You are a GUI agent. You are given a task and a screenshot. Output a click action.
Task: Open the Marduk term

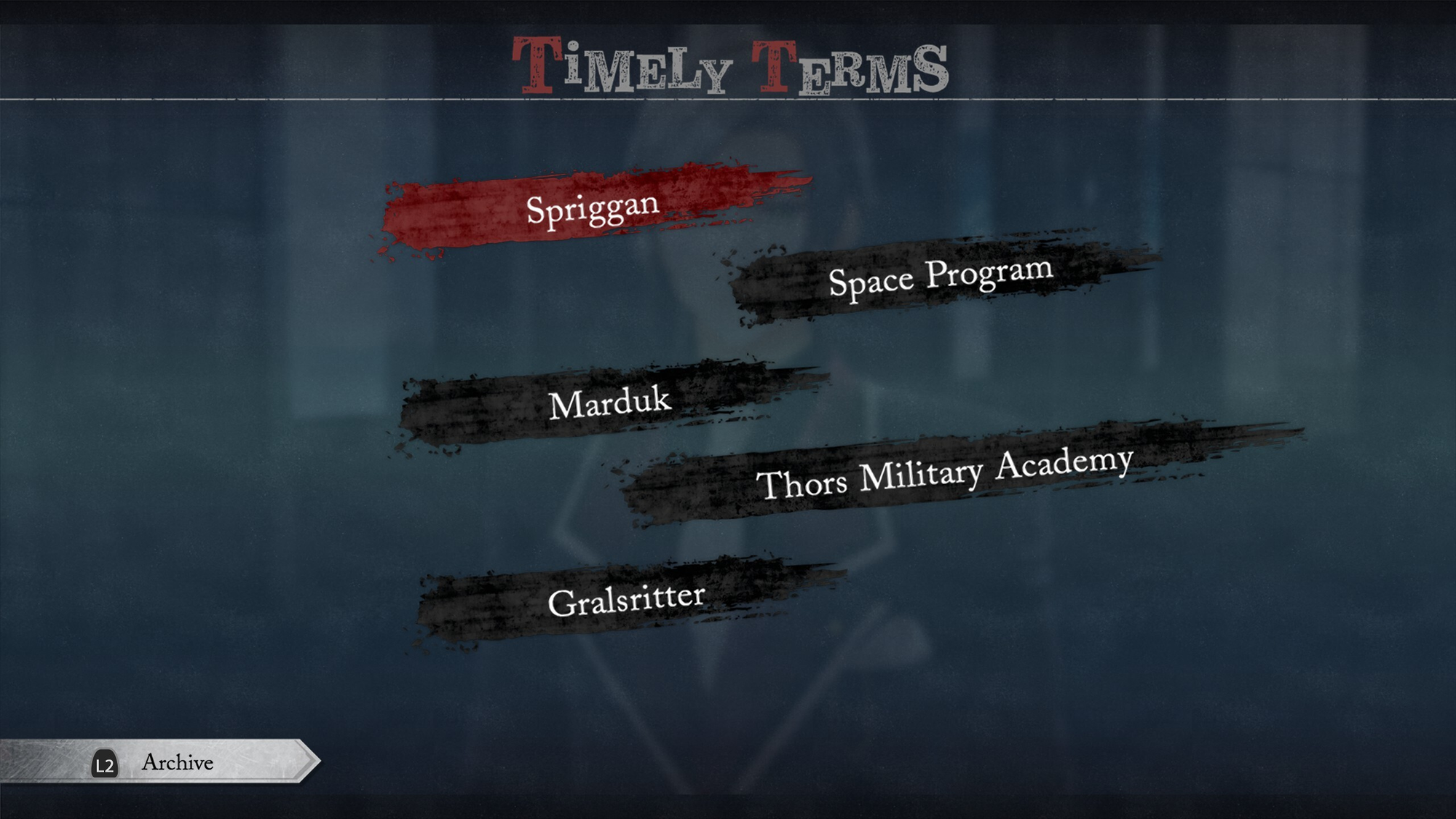click(x=609, y=402)
